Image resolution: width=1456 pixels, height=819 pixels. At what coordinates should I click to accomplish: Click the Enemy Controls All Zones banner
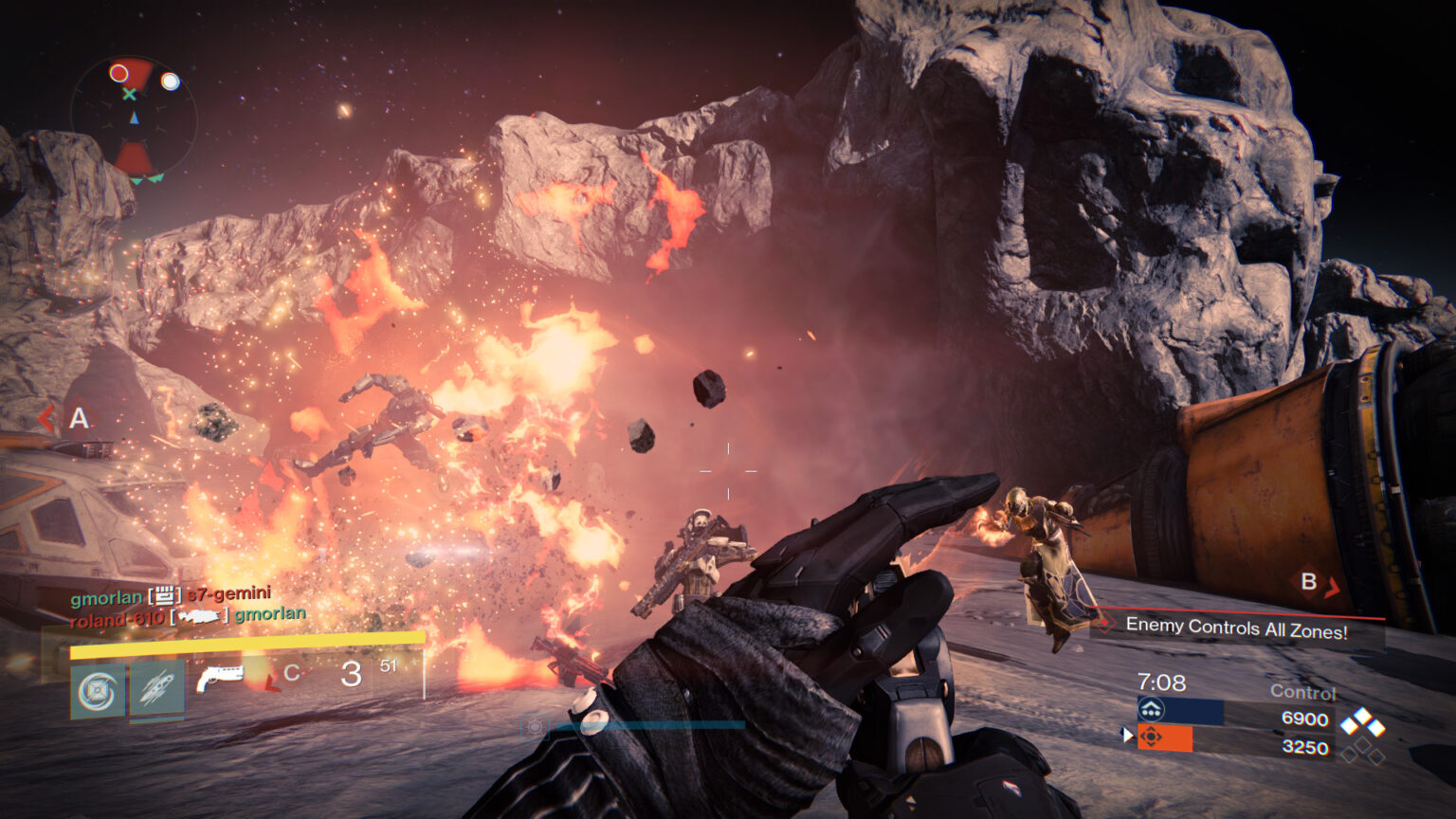coord(1239,628)
